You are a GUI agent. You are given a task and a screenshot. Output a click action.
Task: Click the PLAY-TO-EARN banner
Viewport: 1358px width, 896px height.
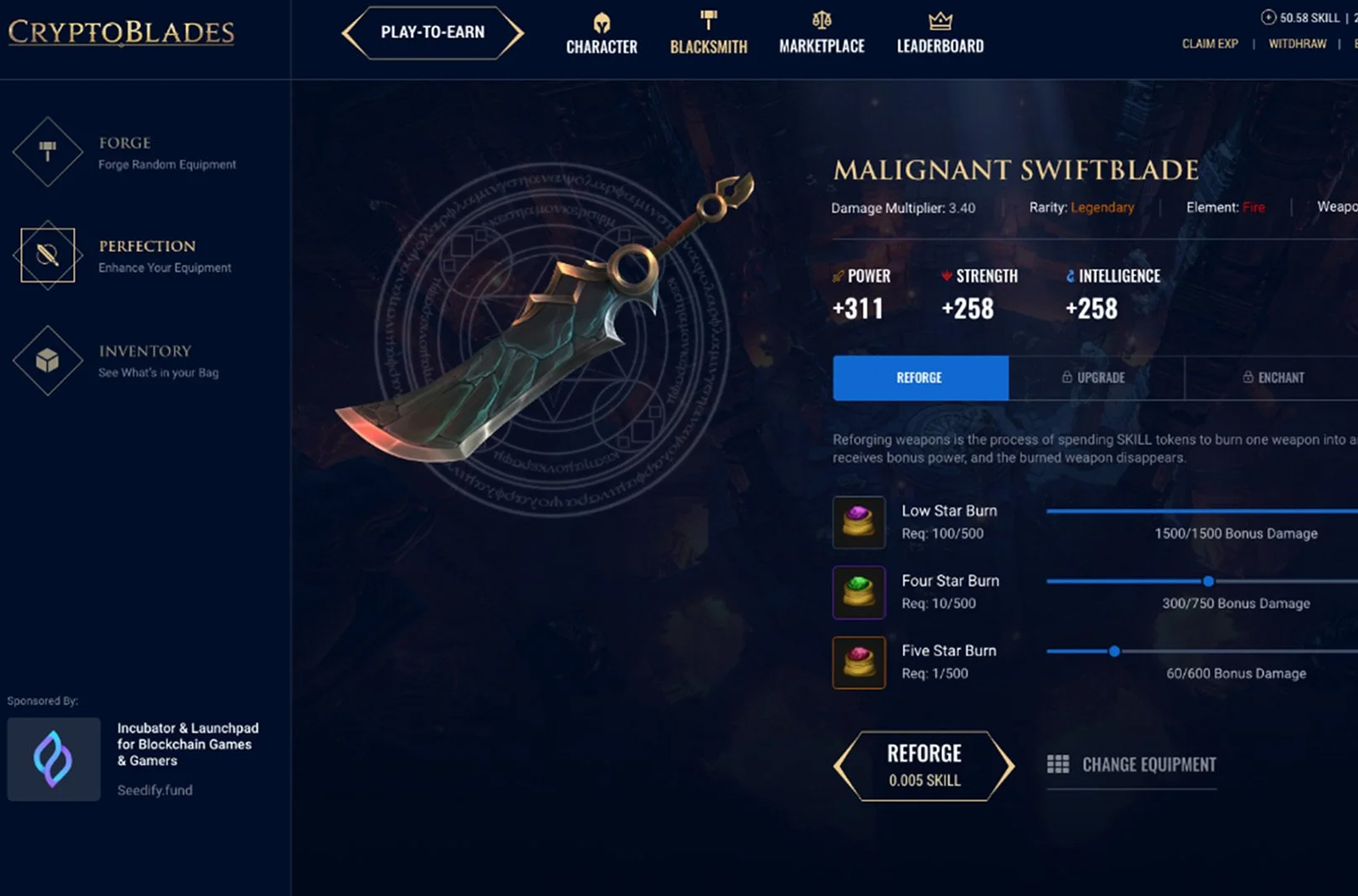432,32
